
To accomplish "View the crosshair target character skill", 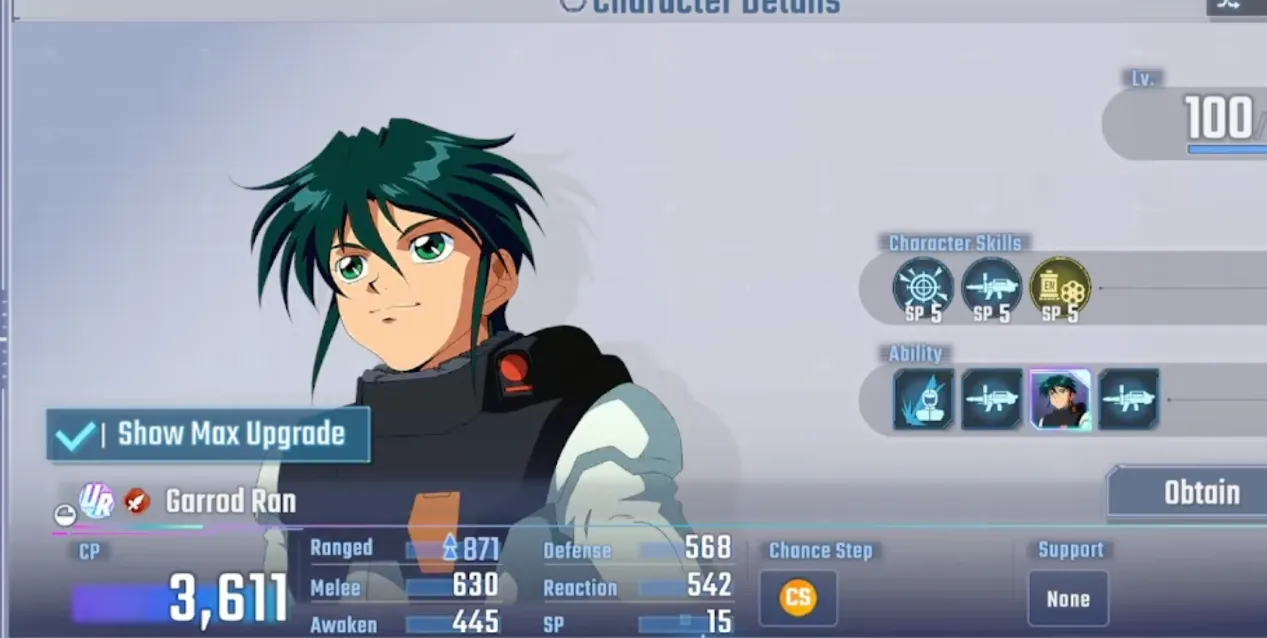I will (922, 287).
